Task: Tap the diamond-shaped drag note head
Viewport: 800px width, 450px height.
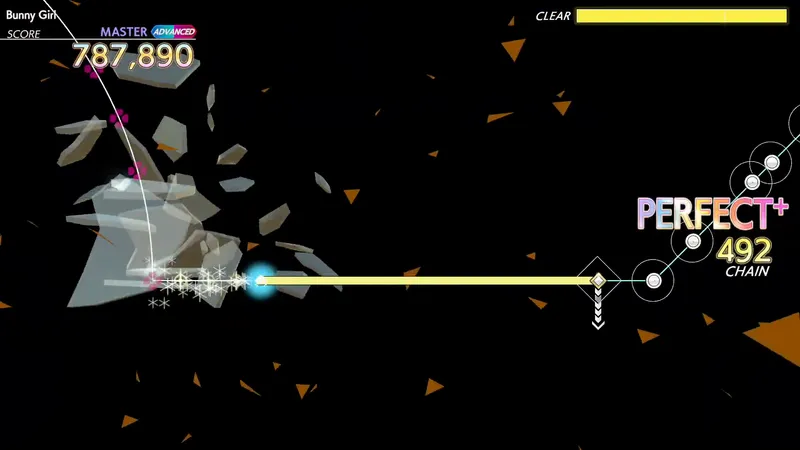Action: click(x=597, y=281)
